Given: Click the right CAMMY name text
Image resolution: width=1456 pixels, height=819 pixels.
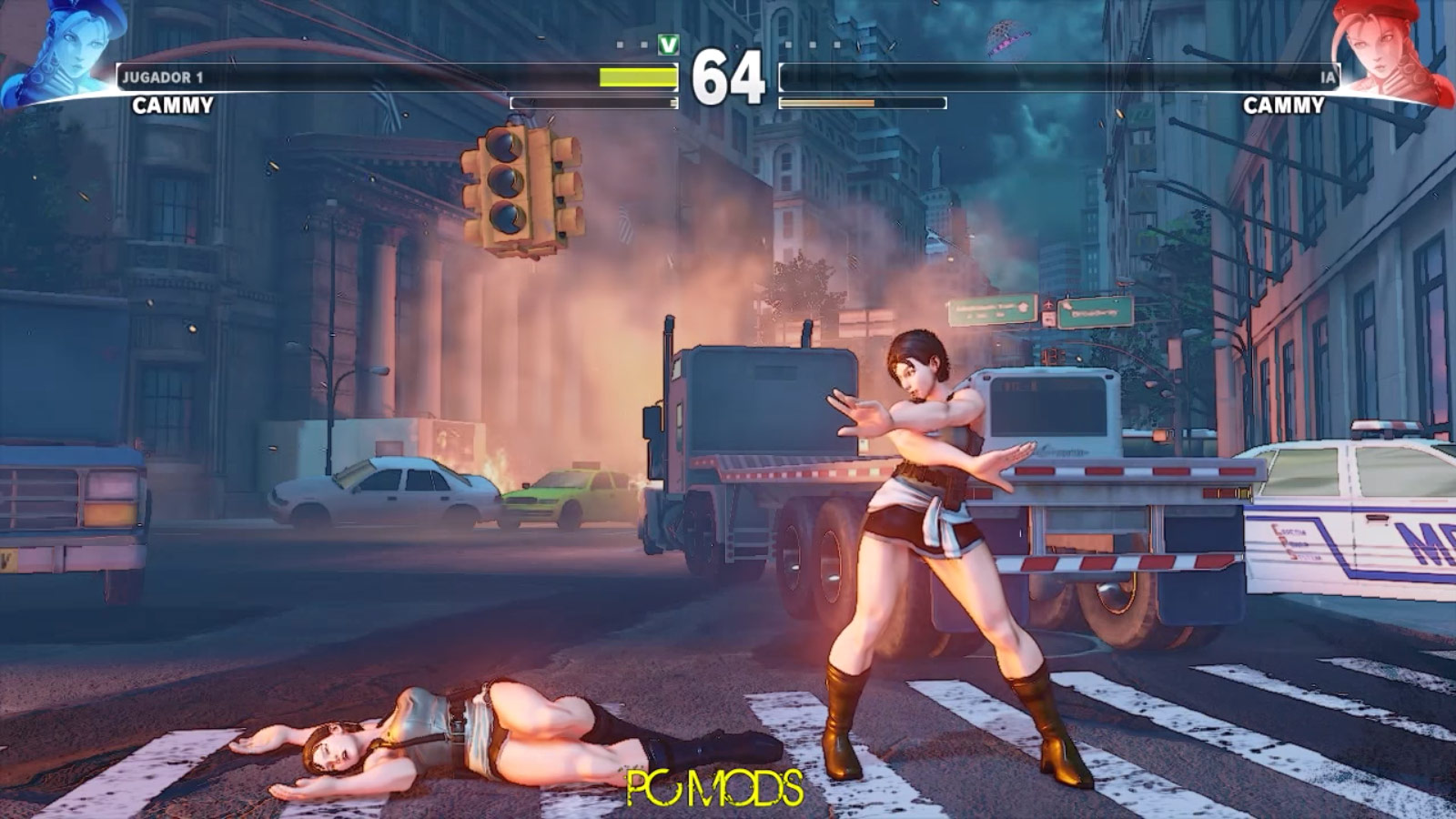Looking at the screenshot, I should pos(1285,106).
